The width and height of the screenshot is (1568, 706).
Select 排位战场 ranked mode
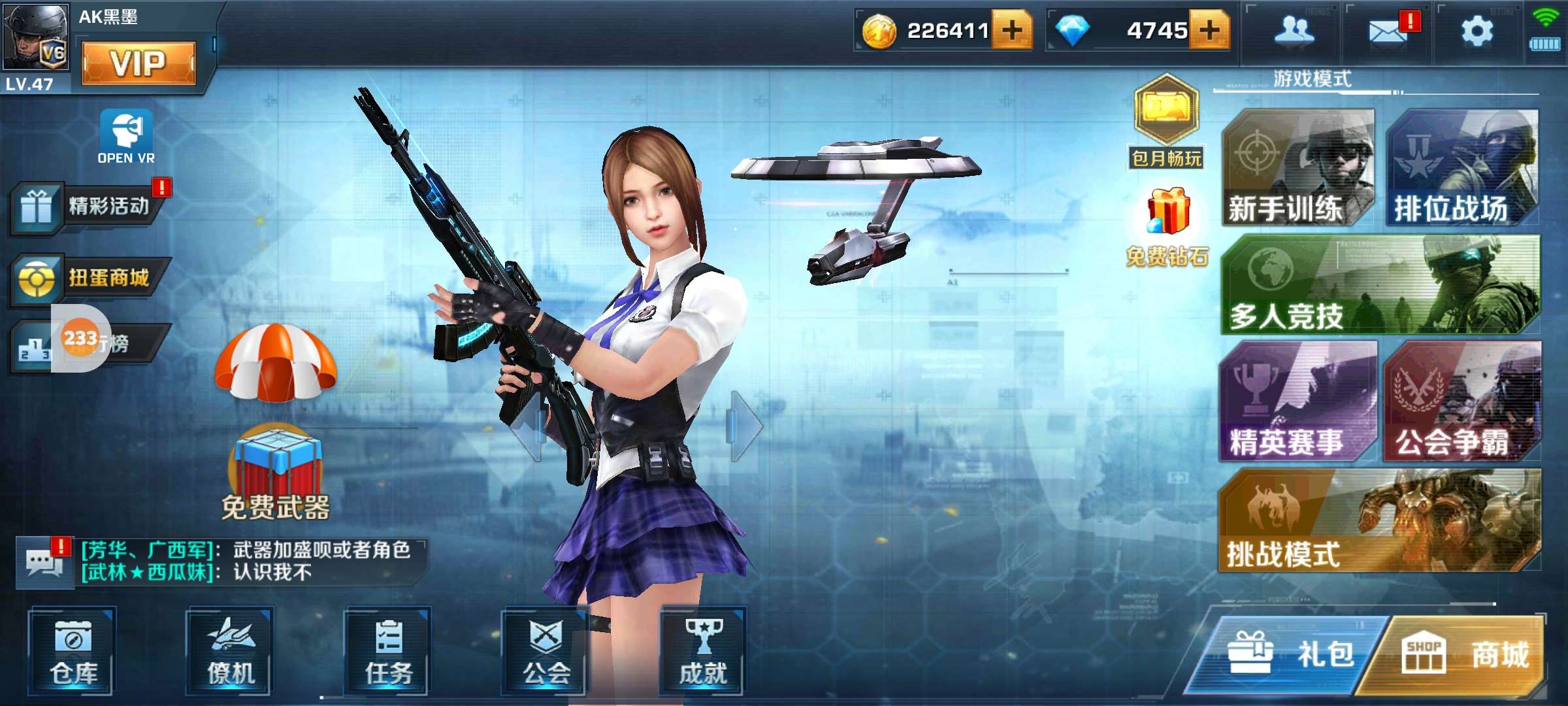point(1462,169)
